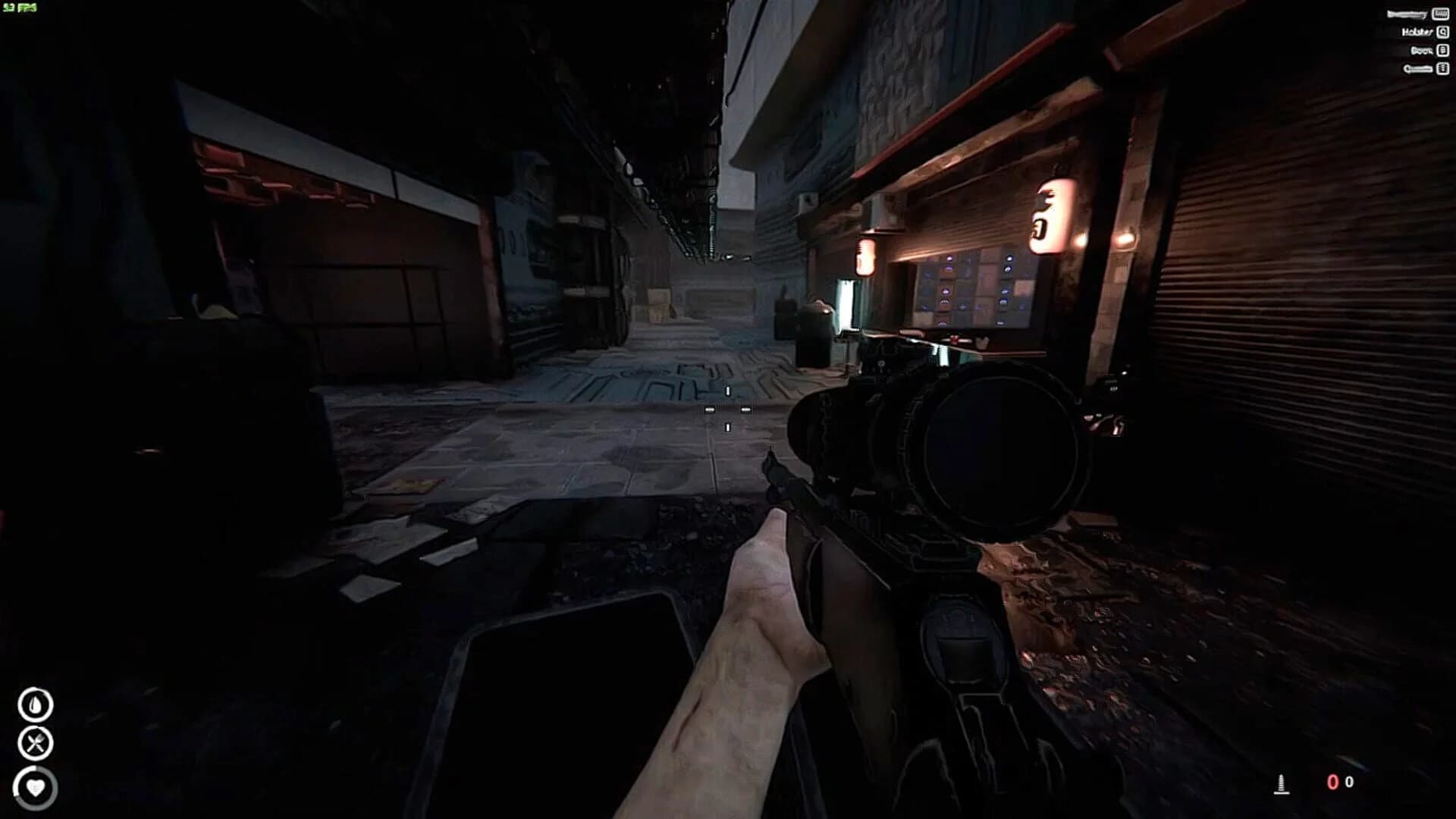The height and width of the screenshot is (819, 1456).
Task: Open the Quests keybind icon
Action: pyautogui.click(x=1442, y=69)
